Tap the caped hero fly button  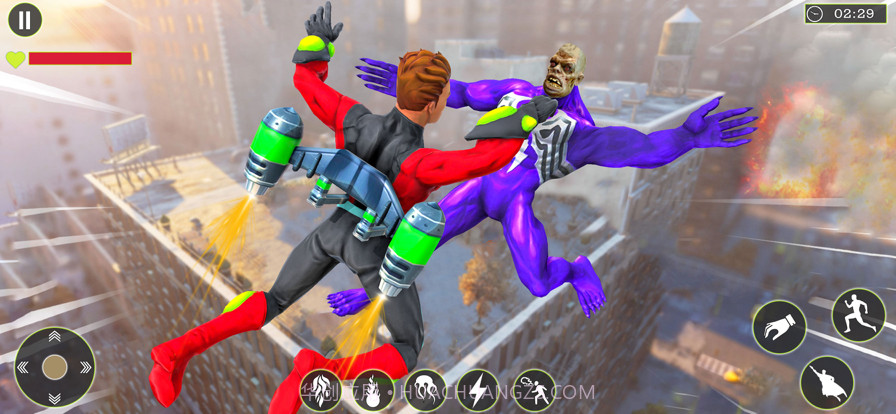pos(826,382)
